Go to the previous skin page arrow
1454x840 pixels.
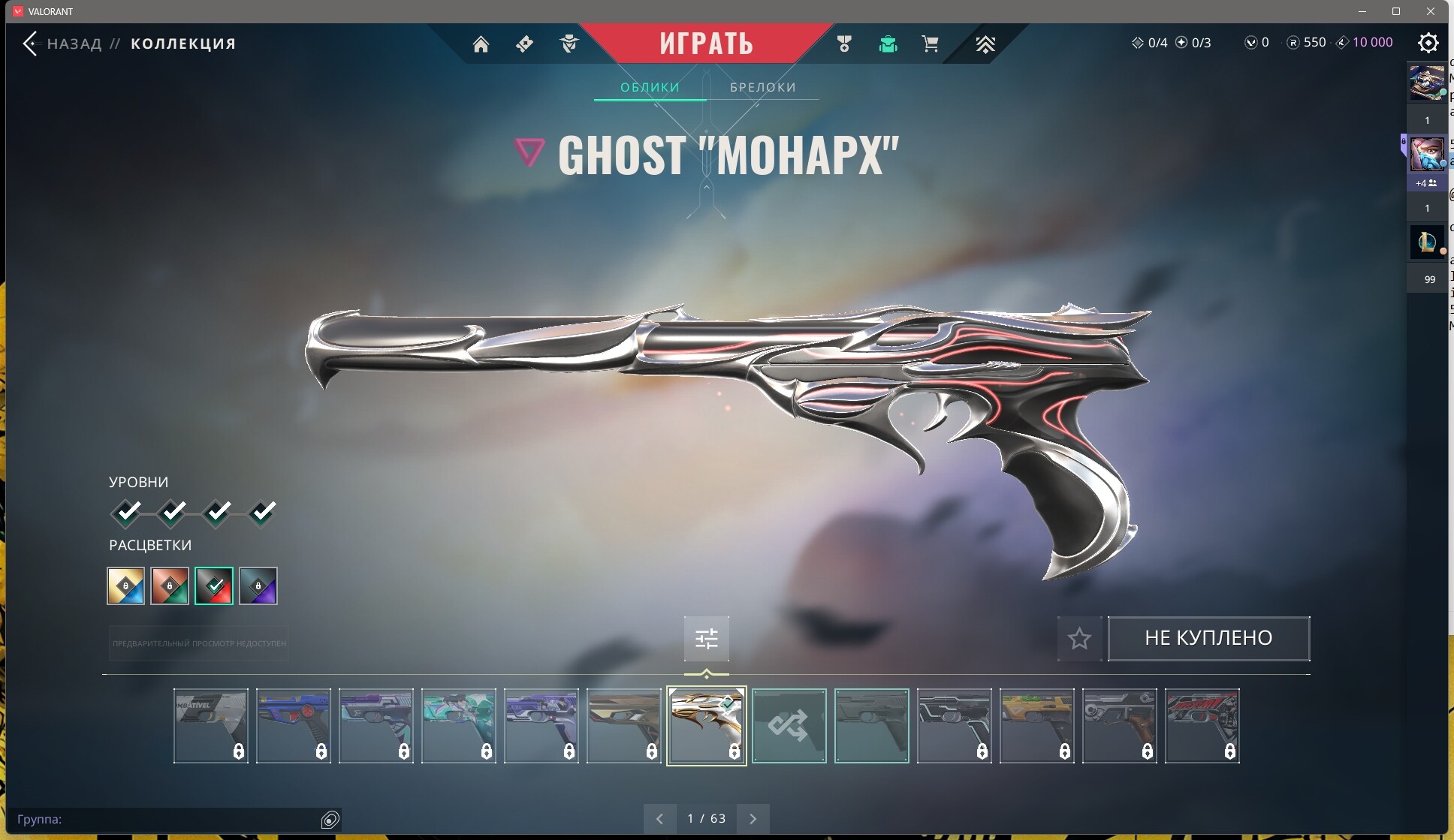(x=659, y=818)
